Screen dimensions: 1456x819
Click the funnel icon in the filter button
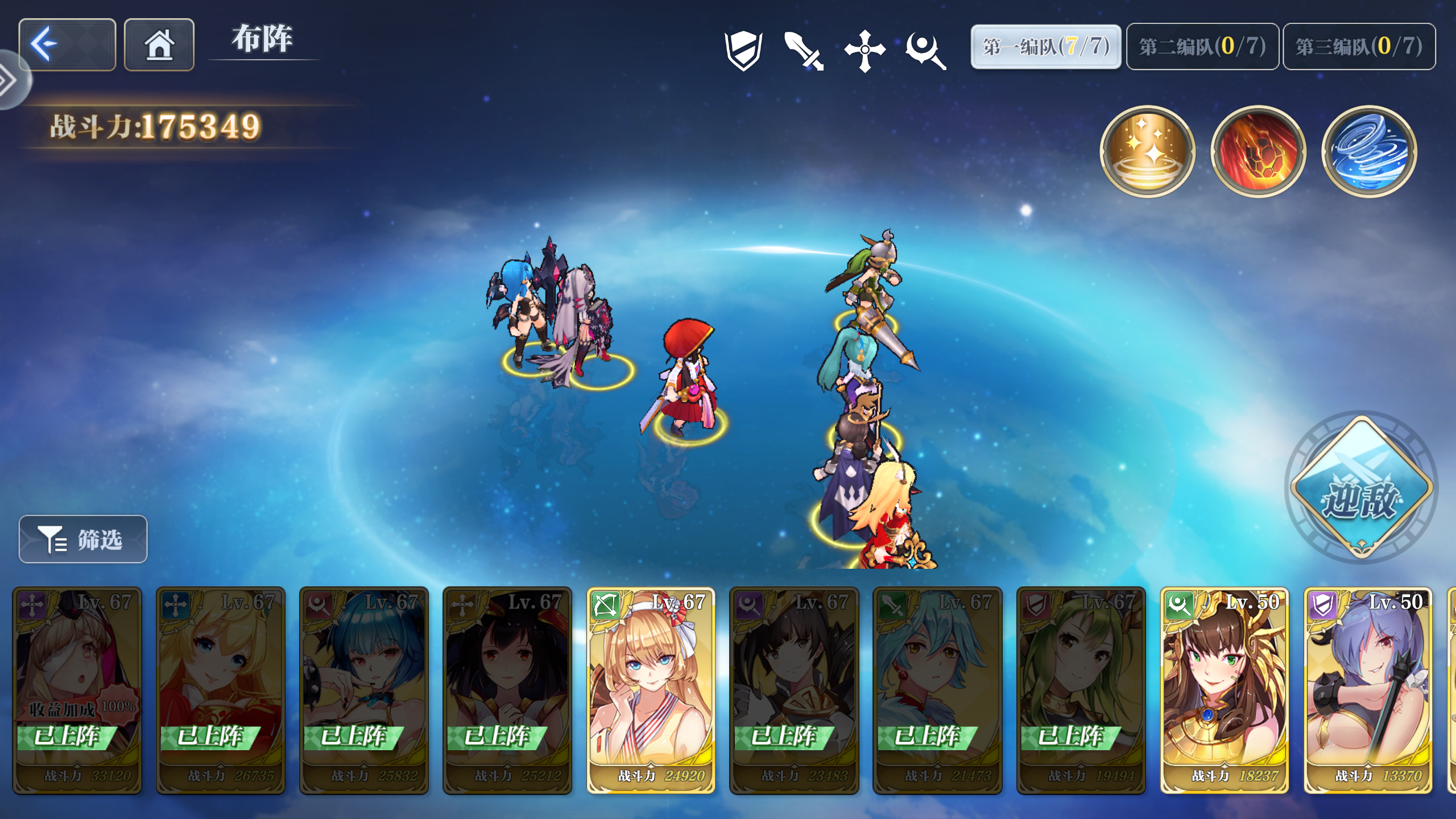[51, 539]
